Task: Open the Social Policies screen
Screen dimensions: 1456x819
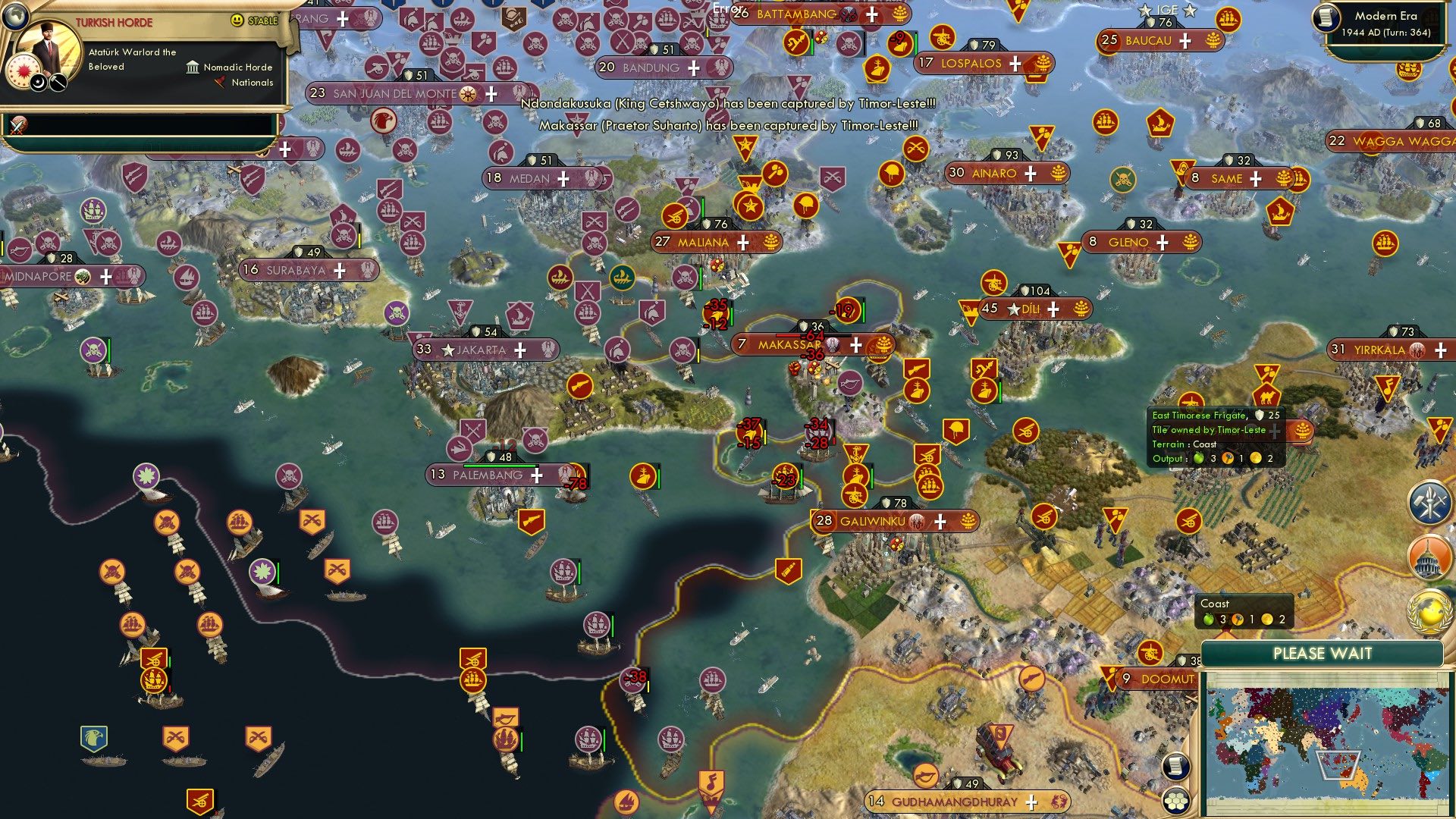Action: click(1428, 556)
